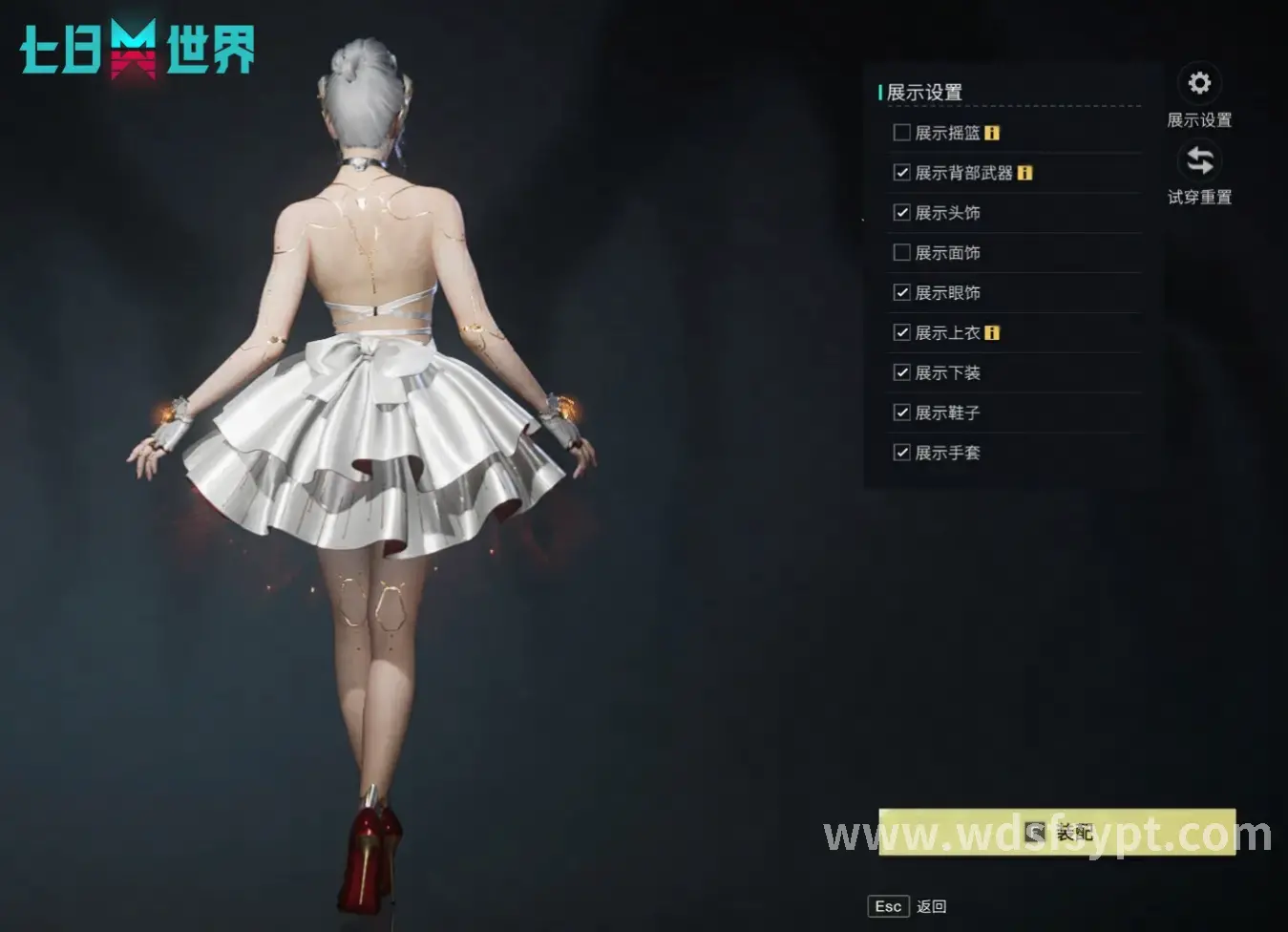Screen dimensions: 1288x932
Task: Toggle 展示眼饰 eyewear display
Action: pyautogui.click(x=901, y=293)
